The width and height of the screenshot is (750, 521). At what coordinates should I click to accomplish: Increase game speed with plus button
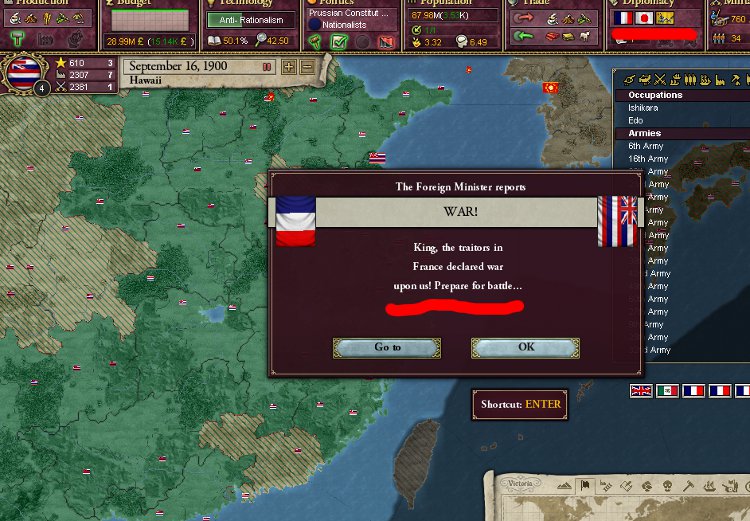289,66
